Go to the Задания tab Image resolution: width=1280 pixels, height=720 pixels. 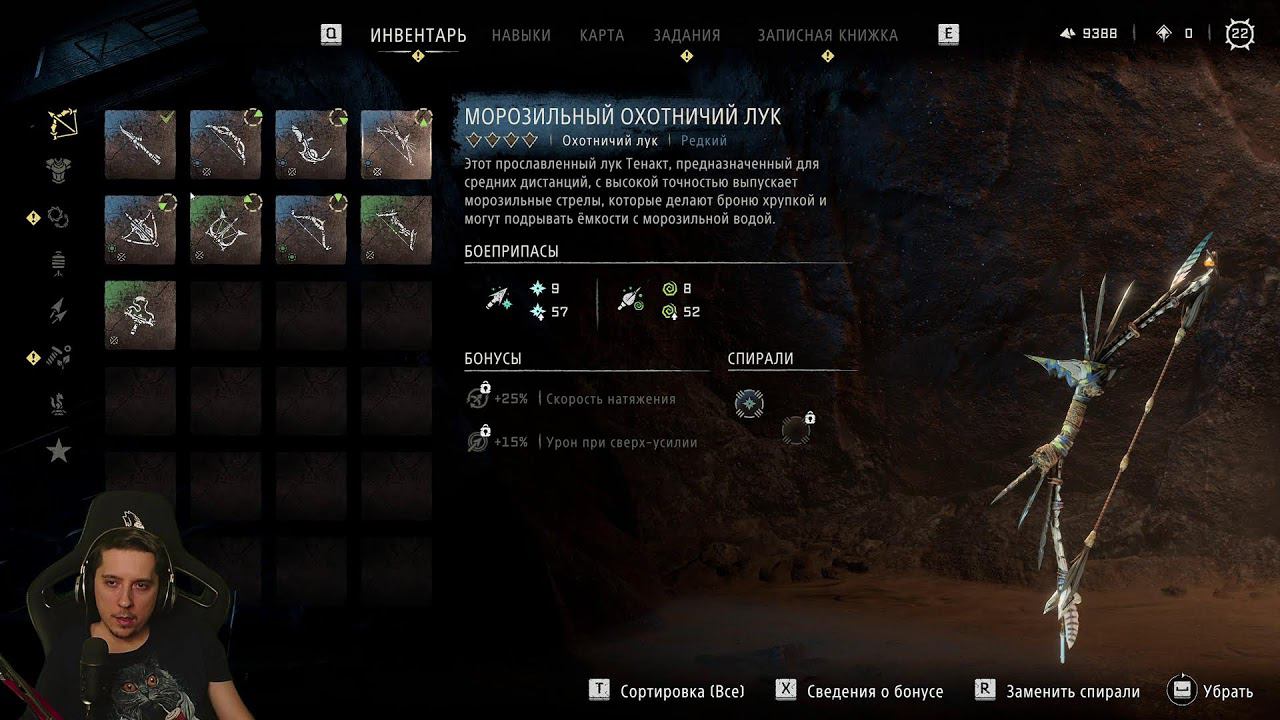tap(686, 35)
